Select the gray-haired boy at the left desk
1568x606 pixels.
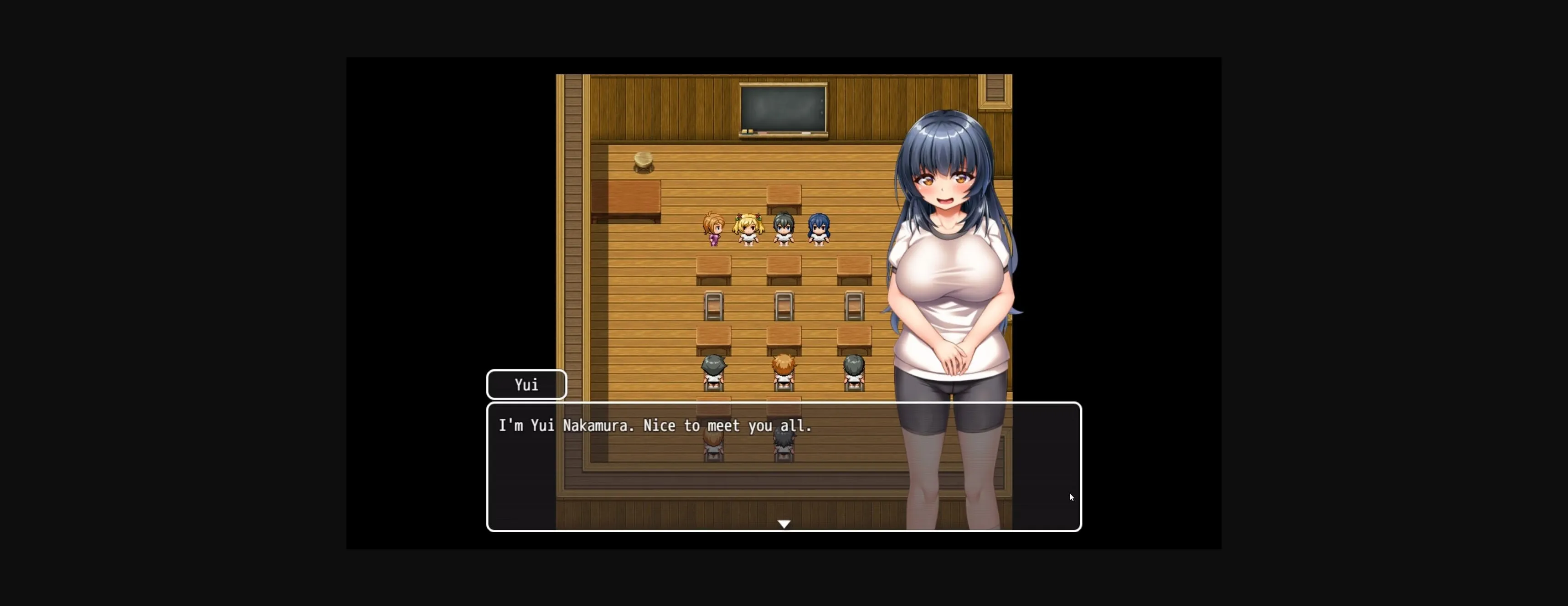point(713,370)
